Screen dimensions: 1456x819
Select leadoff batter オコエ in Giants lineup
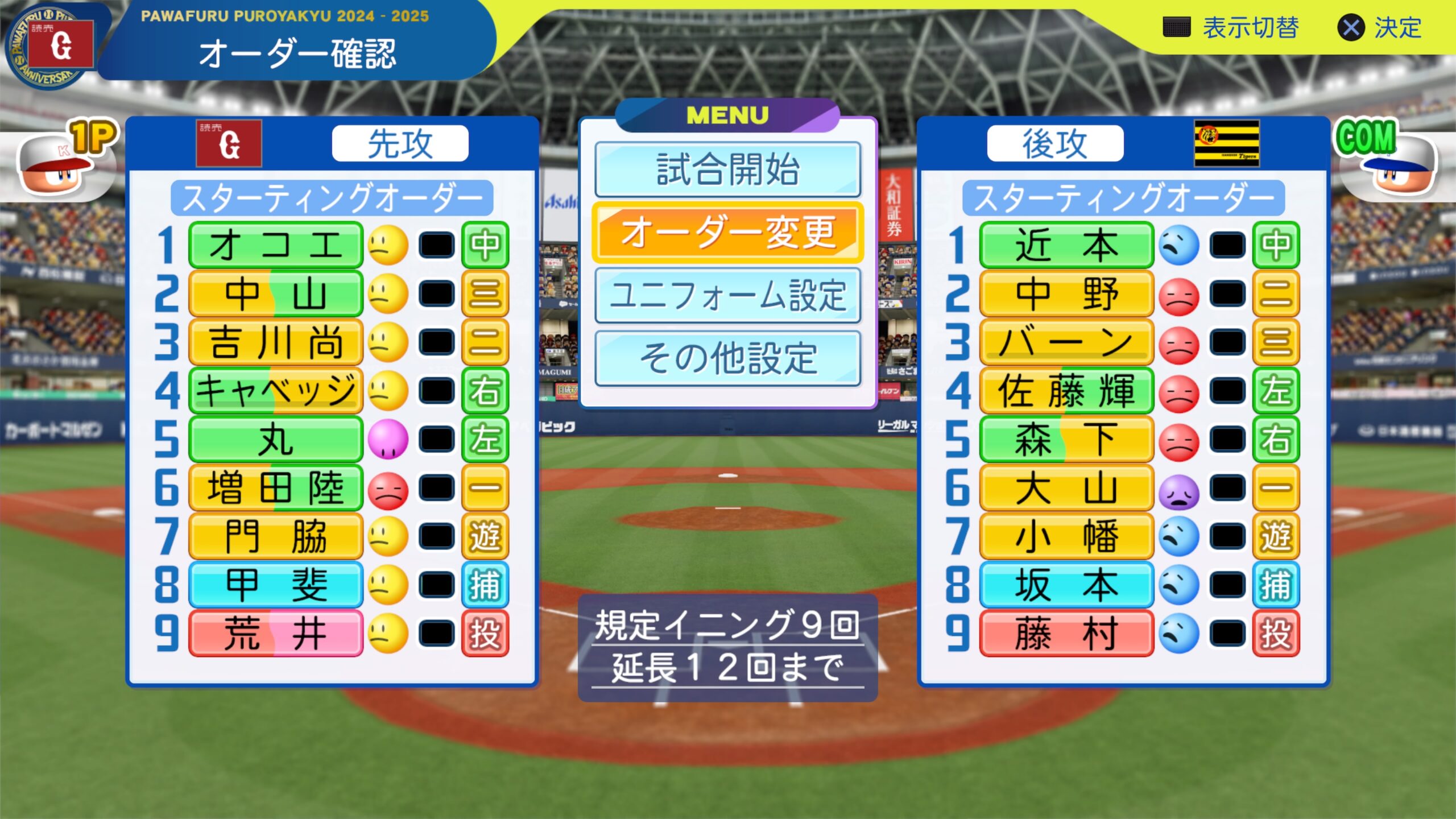click(x=275, y=245)
